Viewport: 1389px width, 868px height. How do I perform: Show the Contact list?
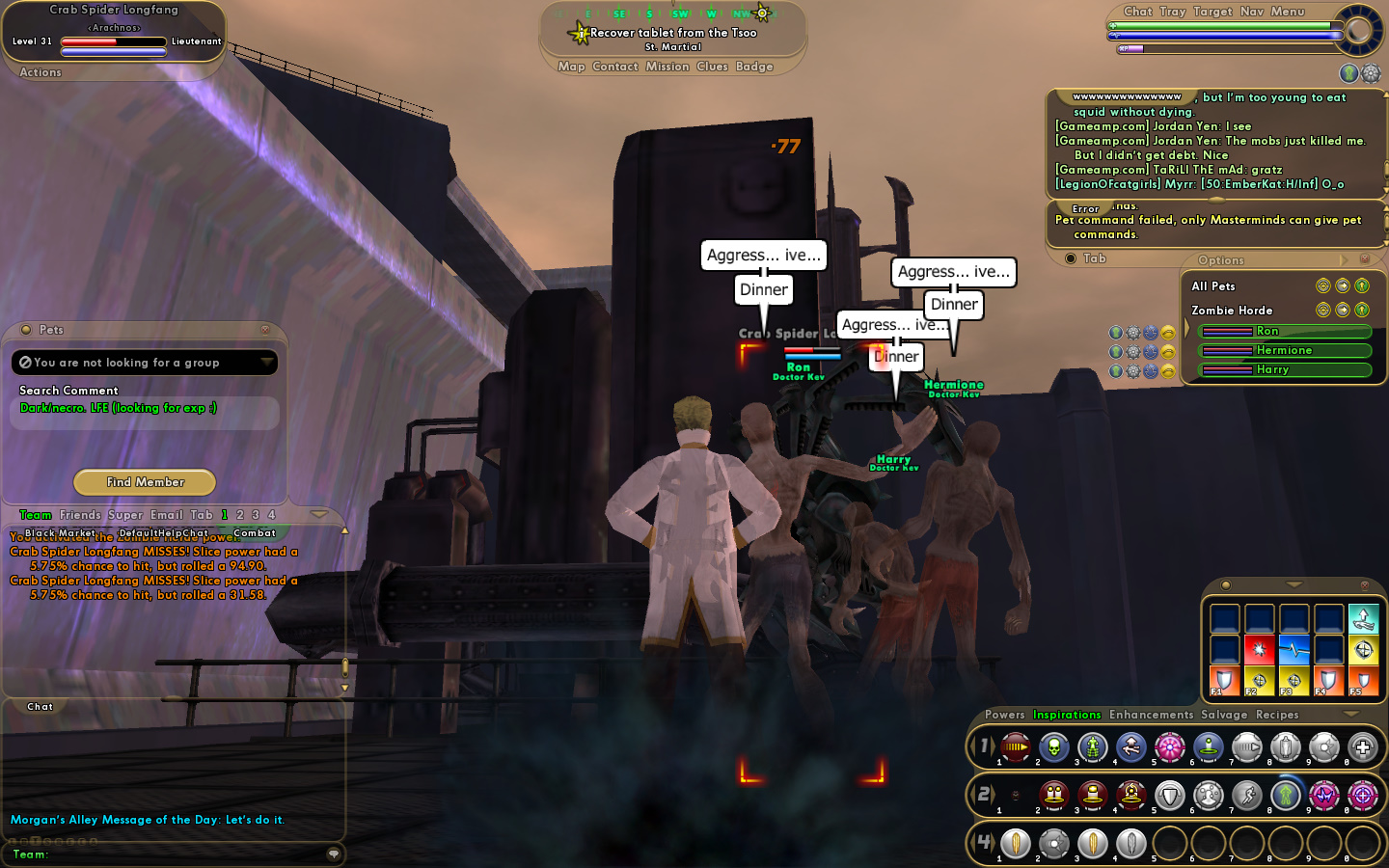pos(615,67)
